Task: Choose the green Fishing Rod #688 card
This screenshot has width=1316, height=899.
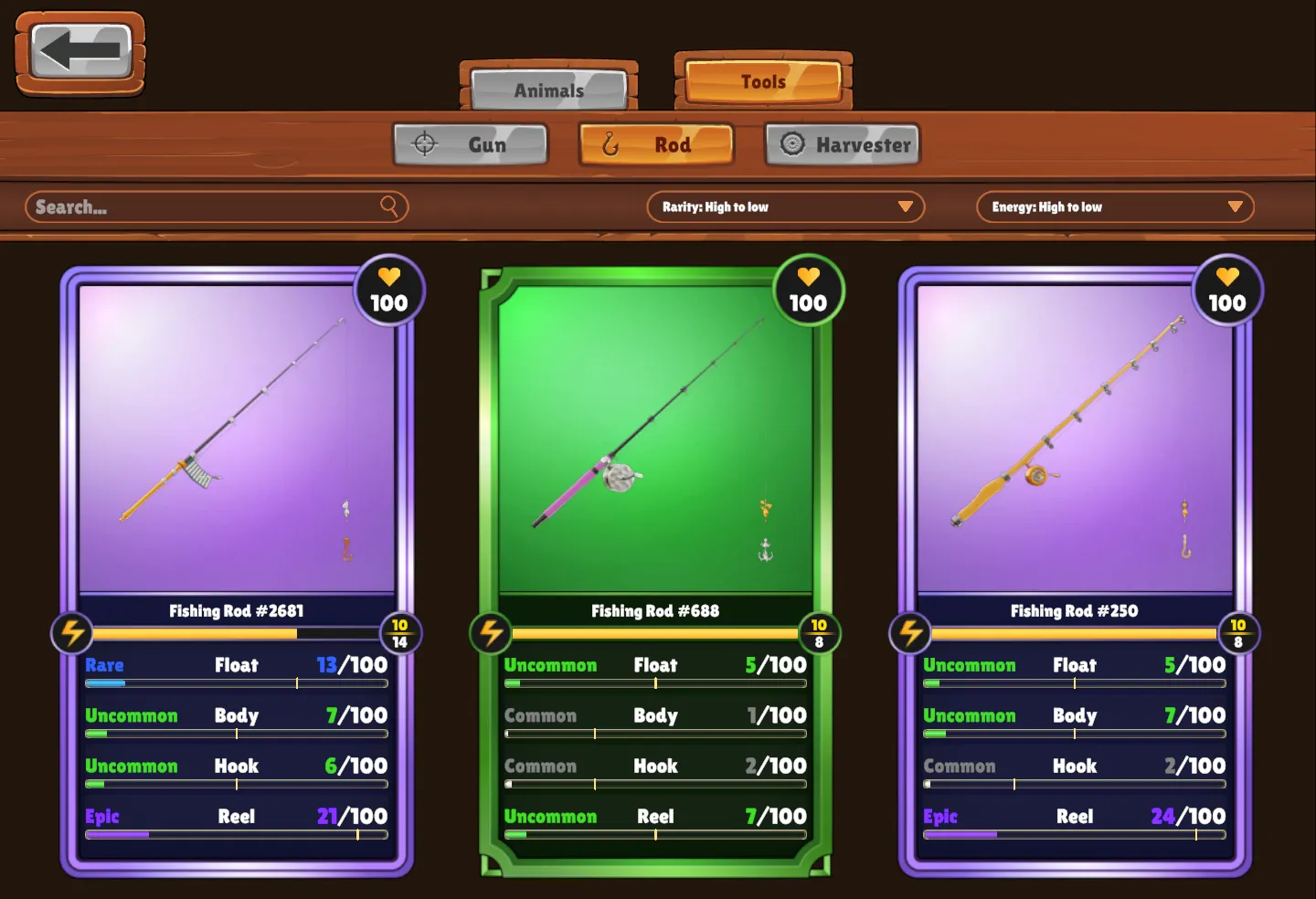Action: point(655,439)
